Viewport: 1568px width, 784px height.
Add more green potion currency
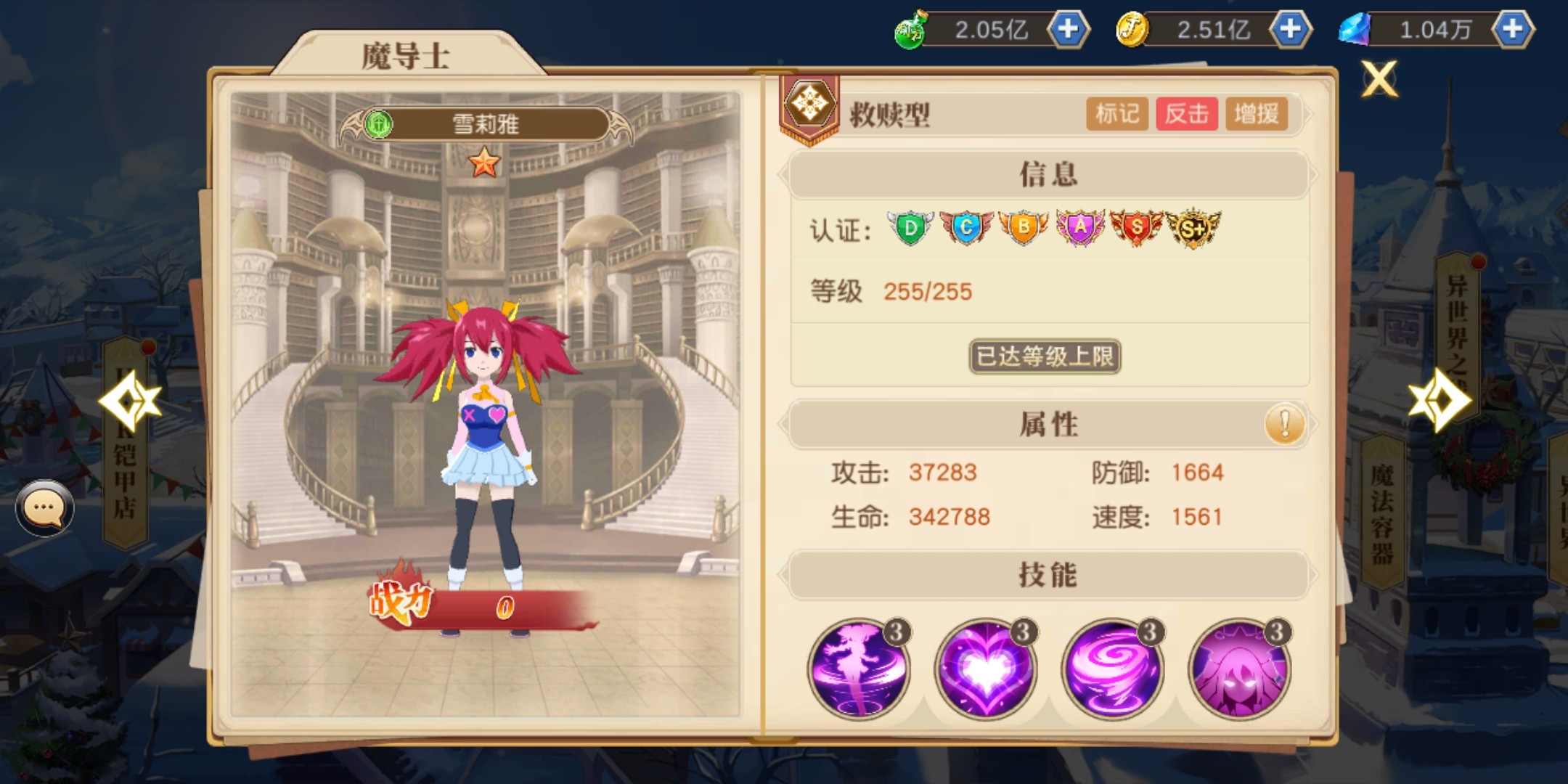click(1068, 30)
